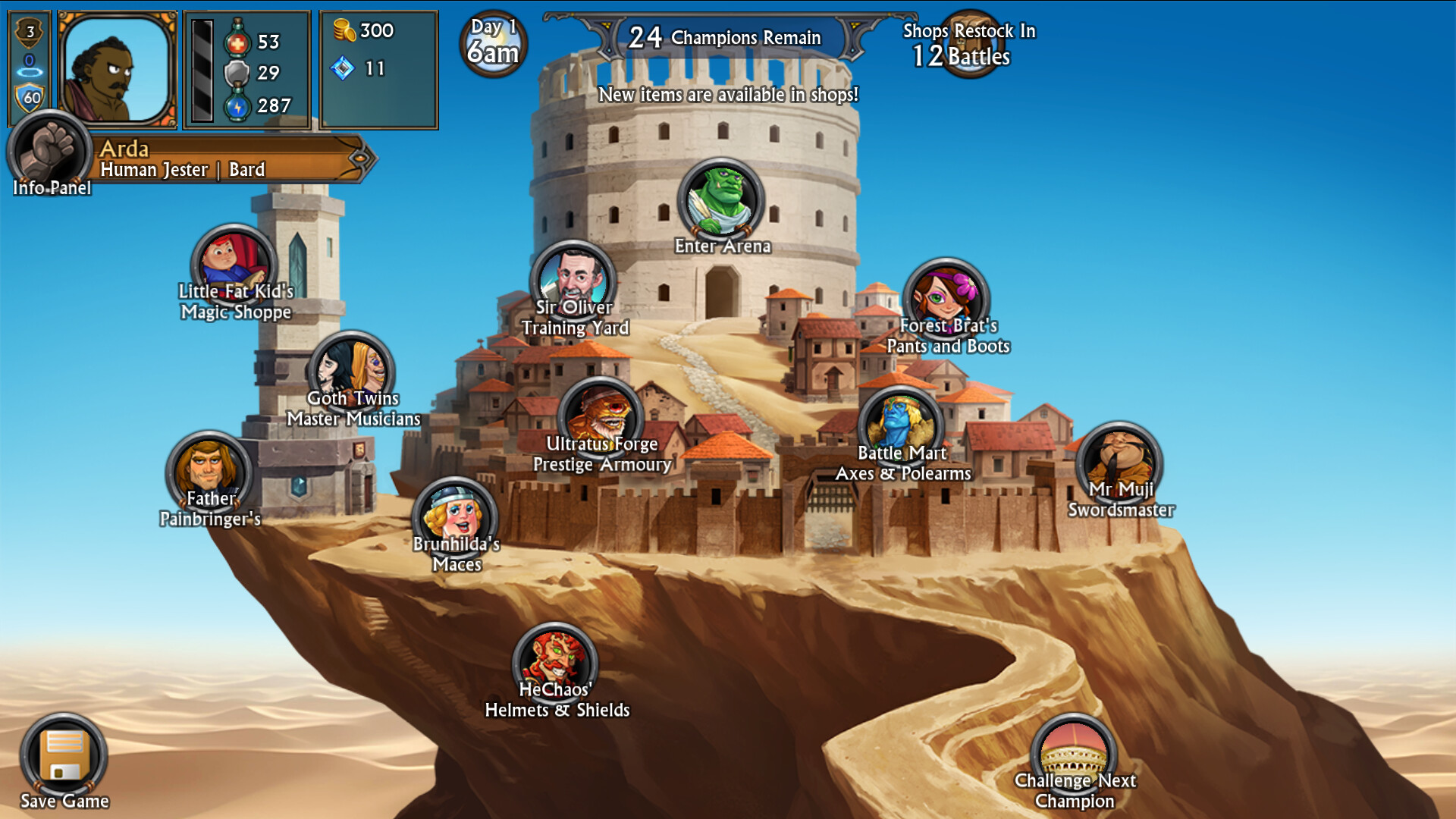Image resolution: width=1456 pixels, height=819 pixels.
Task: Open Forest Brat's Pants and Boots
Action: click(x=946, y=299)
